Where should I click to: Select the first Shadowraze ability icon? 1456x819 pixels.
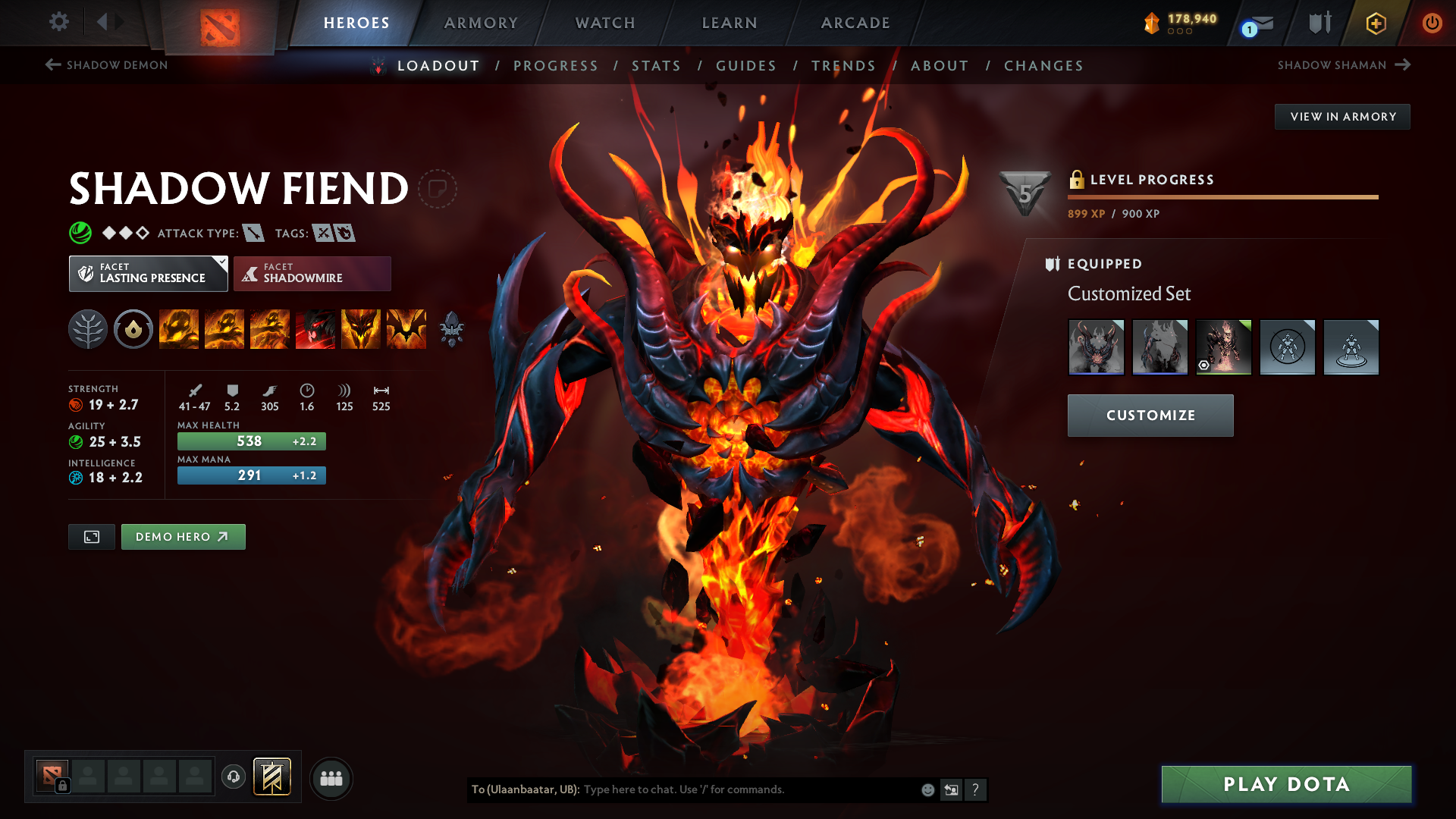pos(179,329)
